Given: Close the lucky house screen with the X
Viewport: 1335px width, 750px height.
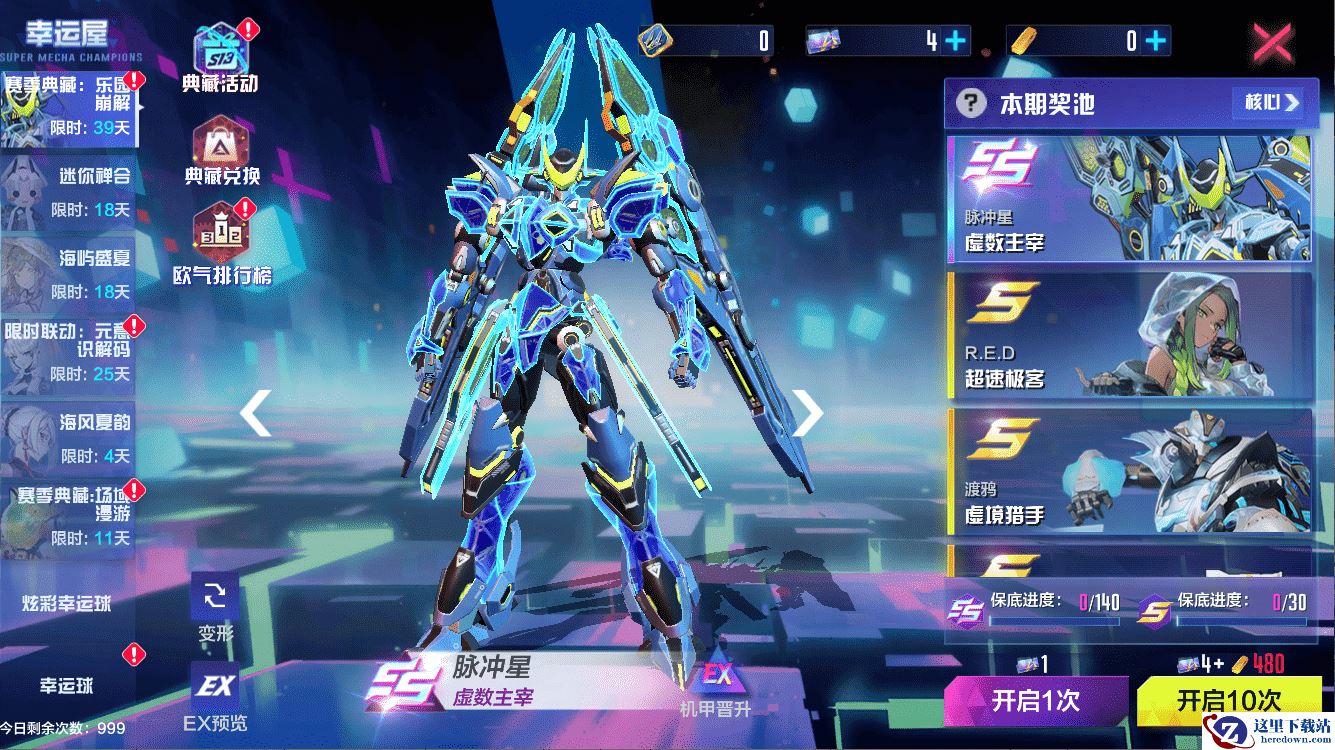Looking at the screenshot, I should coord(1272,42).
